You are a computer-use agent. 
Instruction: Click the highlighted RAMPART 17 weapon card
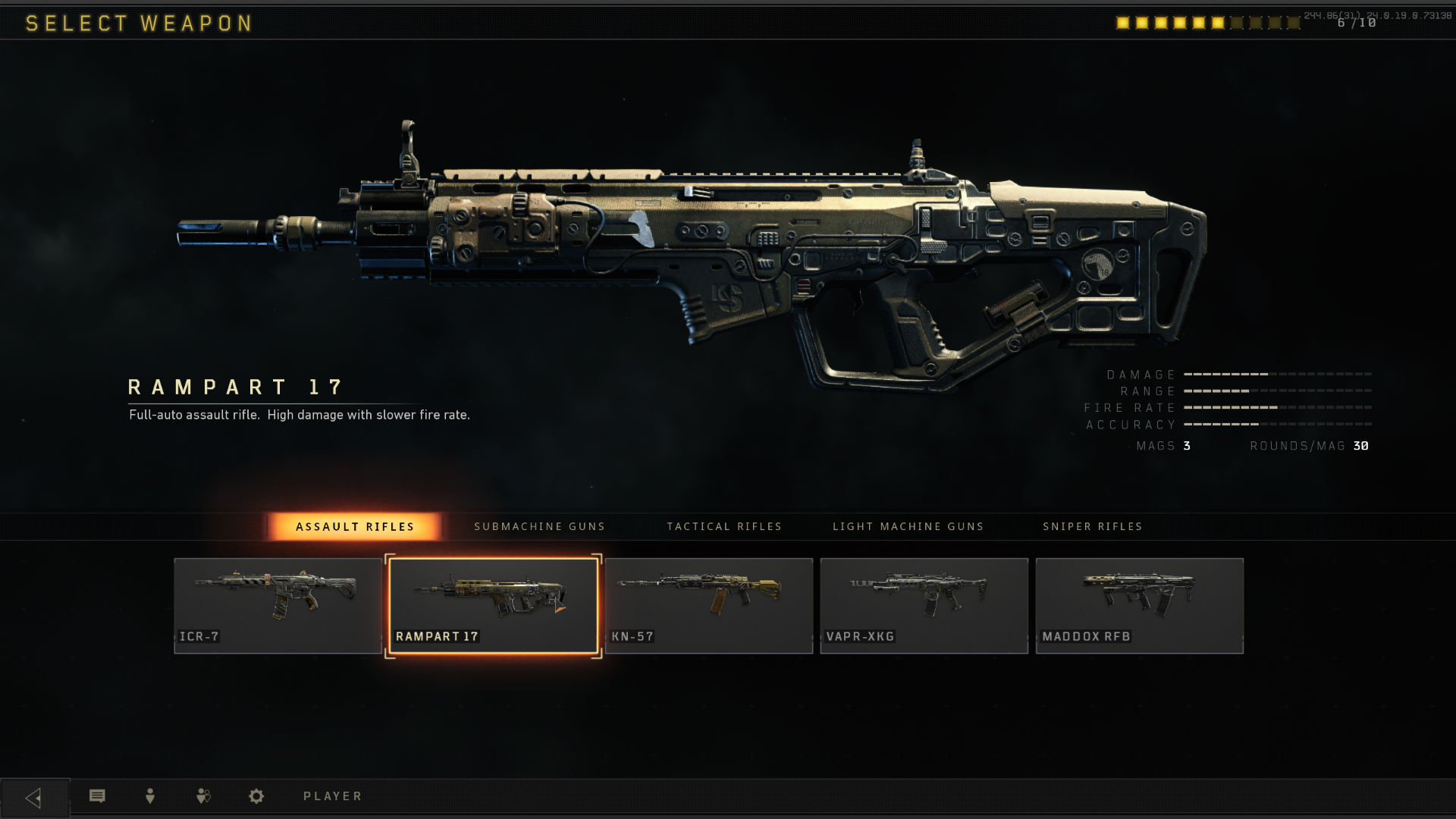click(493, 604)
